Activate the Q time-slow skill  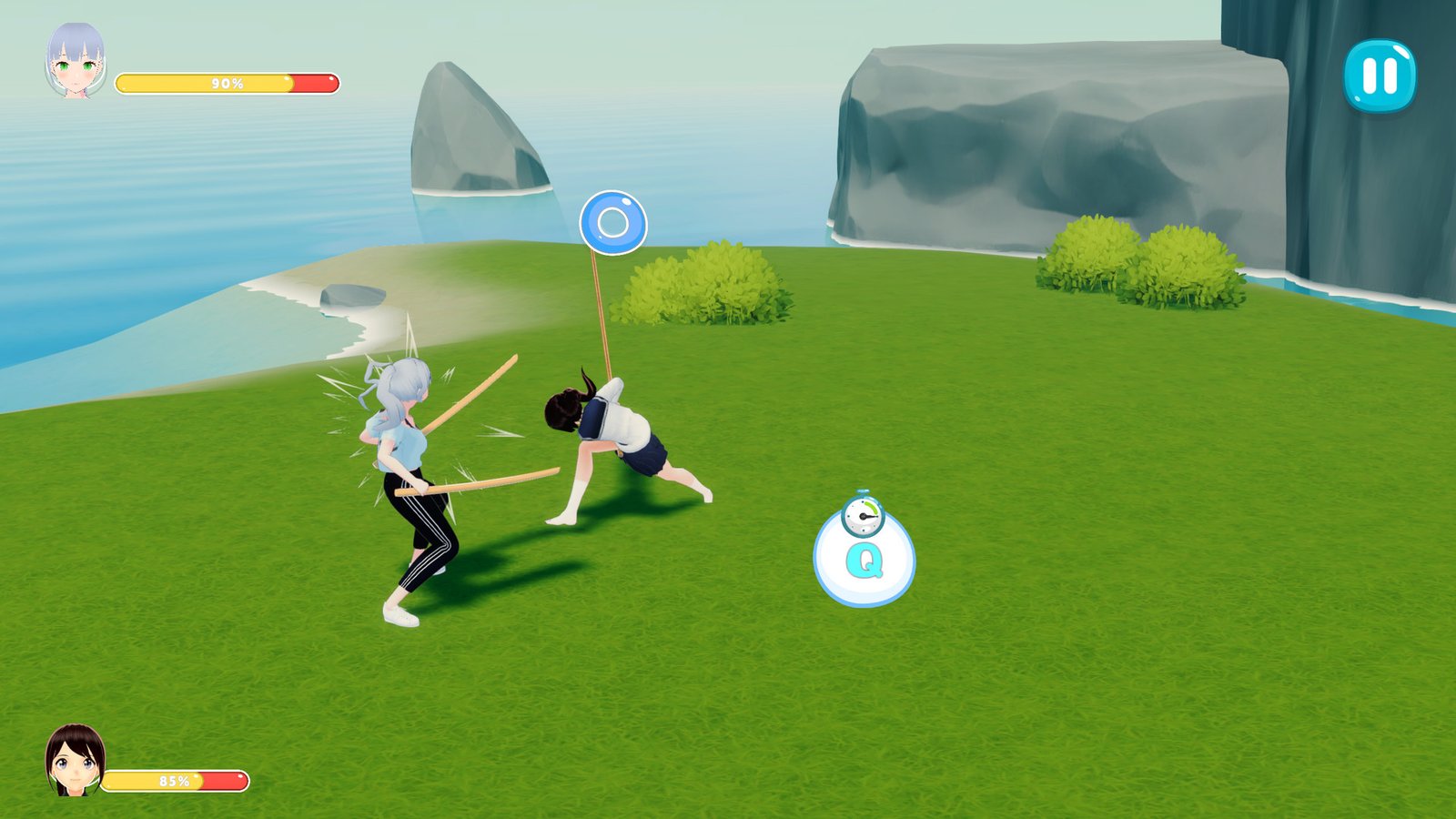867,561
